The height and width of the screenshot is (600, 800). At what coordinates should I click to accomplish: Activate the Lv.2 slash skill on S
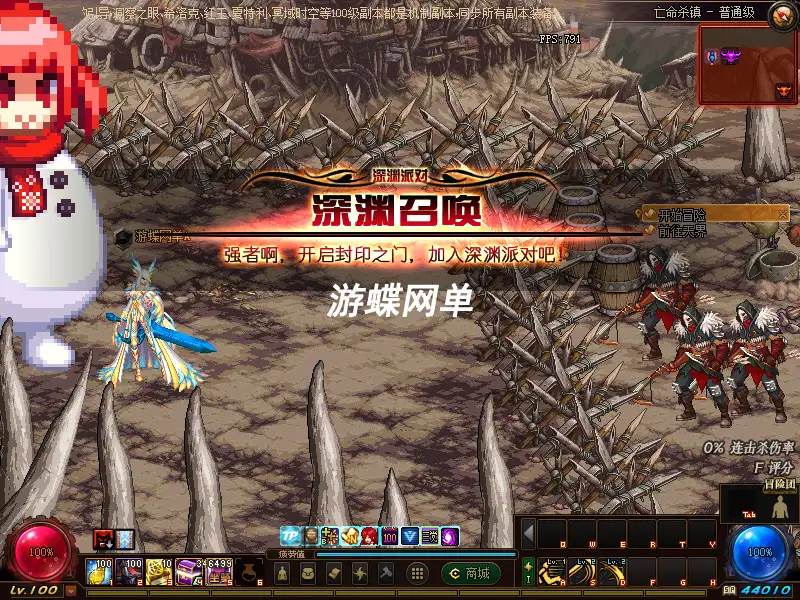coord(581,572)
